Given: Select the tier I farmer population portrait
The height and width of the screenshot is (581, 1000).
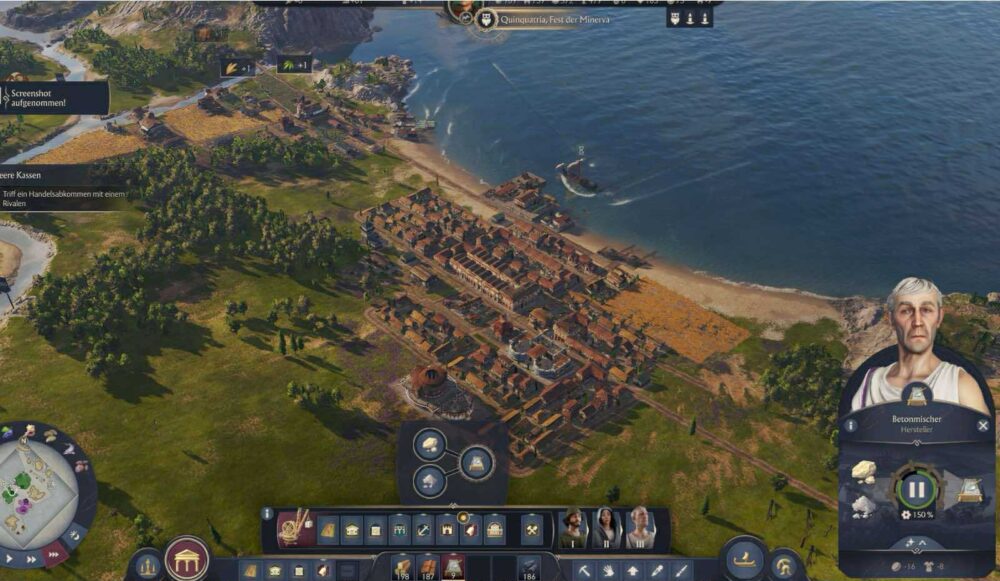Looking at the screenshot, I should [573, 527].
